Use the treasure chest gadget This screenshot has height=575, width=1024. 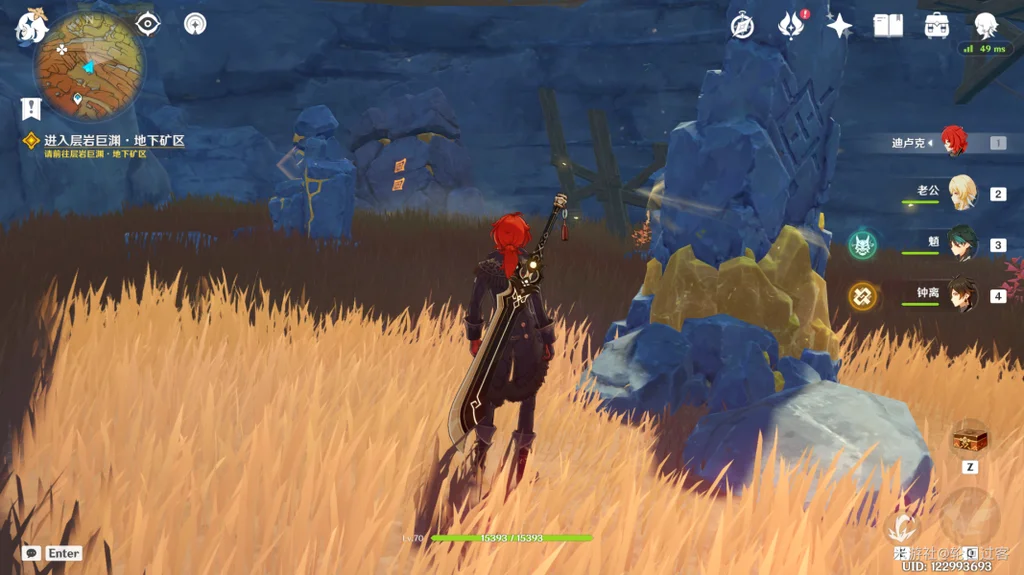point(970,438)
